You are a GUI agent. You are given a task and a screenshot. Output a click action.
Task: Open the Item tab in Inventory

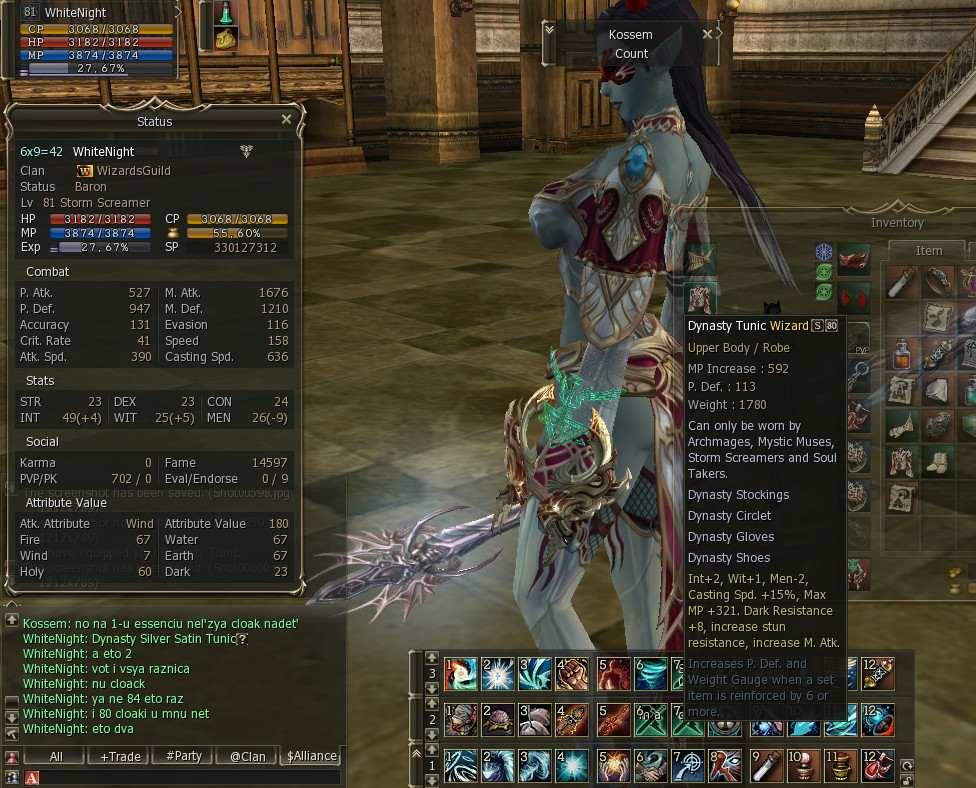click(x=929, y=251)
